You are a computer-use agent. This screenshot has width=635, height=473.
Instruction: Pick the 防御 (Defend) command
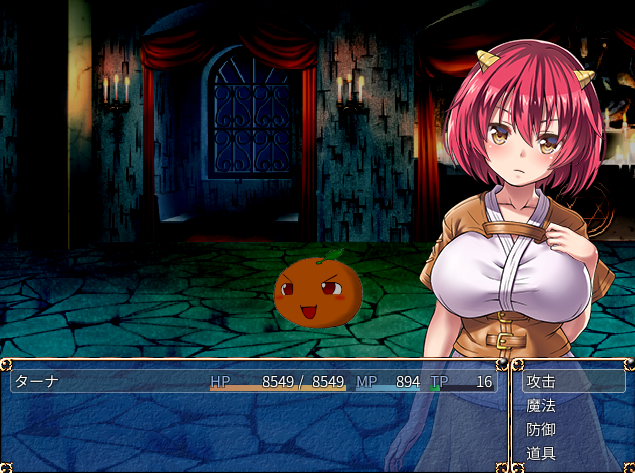tap(541, 429)
